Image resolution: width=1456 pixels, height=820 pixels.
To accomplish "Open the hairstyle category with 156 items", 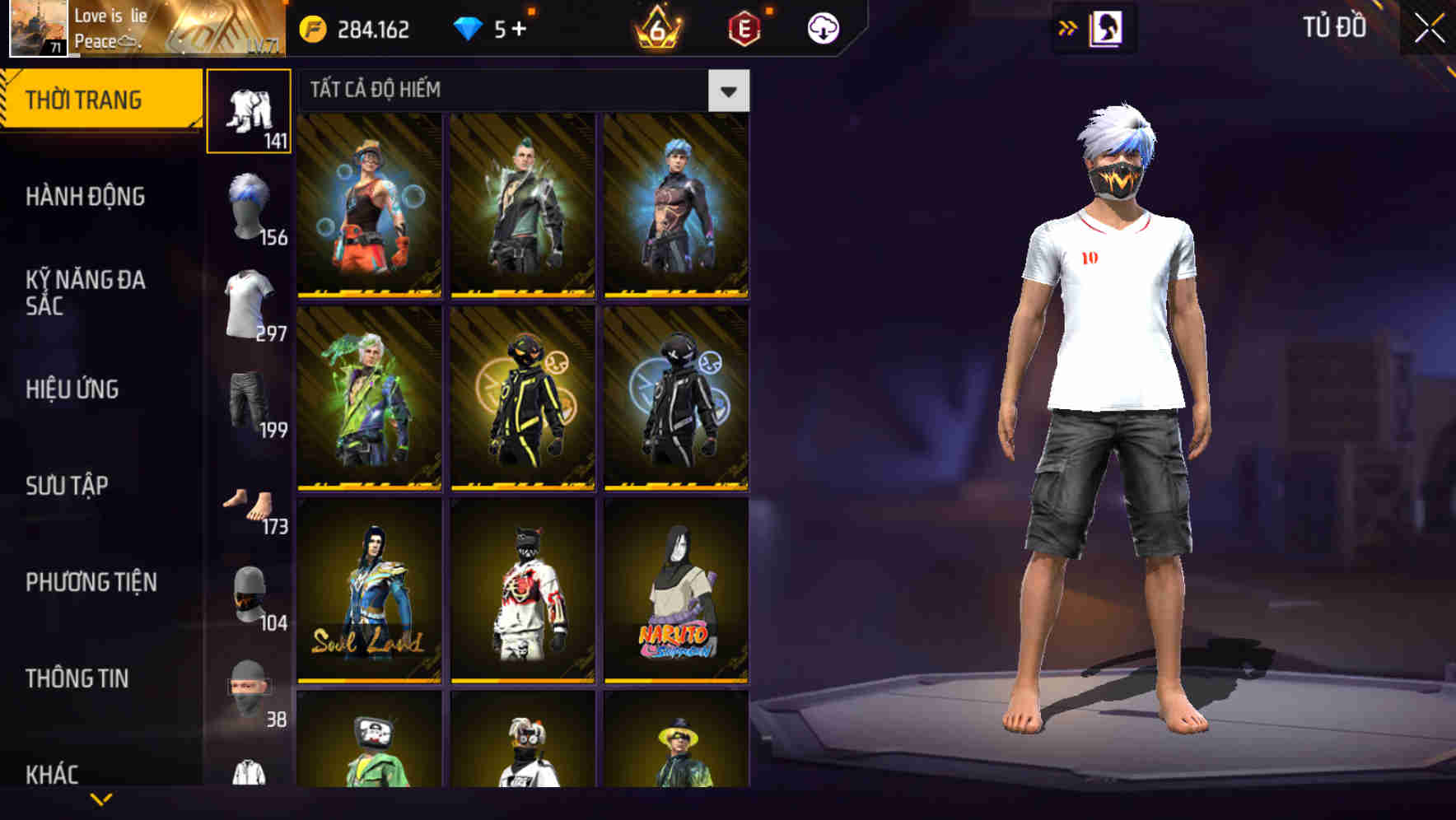I will pos(249,206).
